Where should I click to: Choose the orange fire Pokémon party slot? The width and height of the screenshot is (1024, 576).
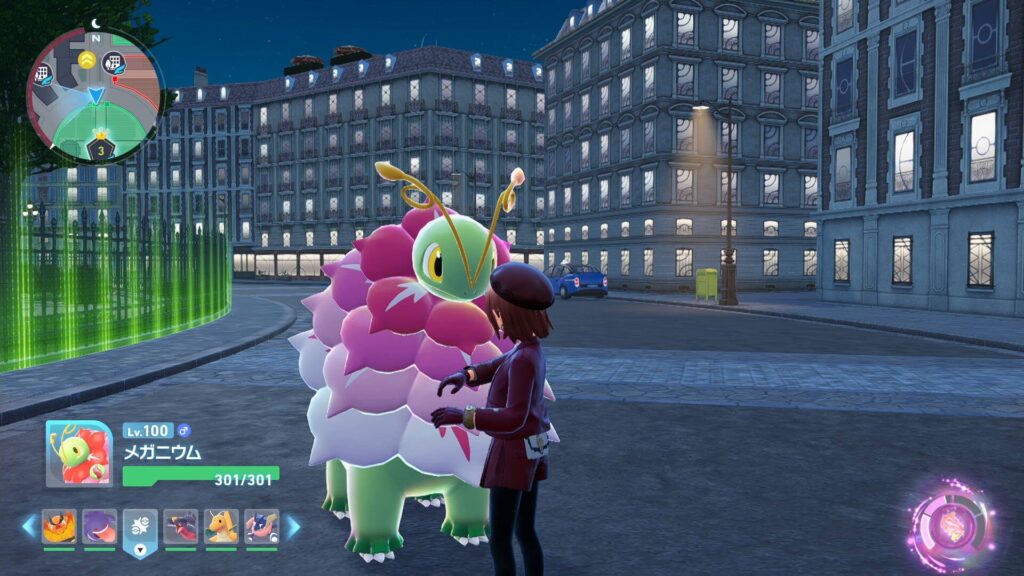[59, 526]
